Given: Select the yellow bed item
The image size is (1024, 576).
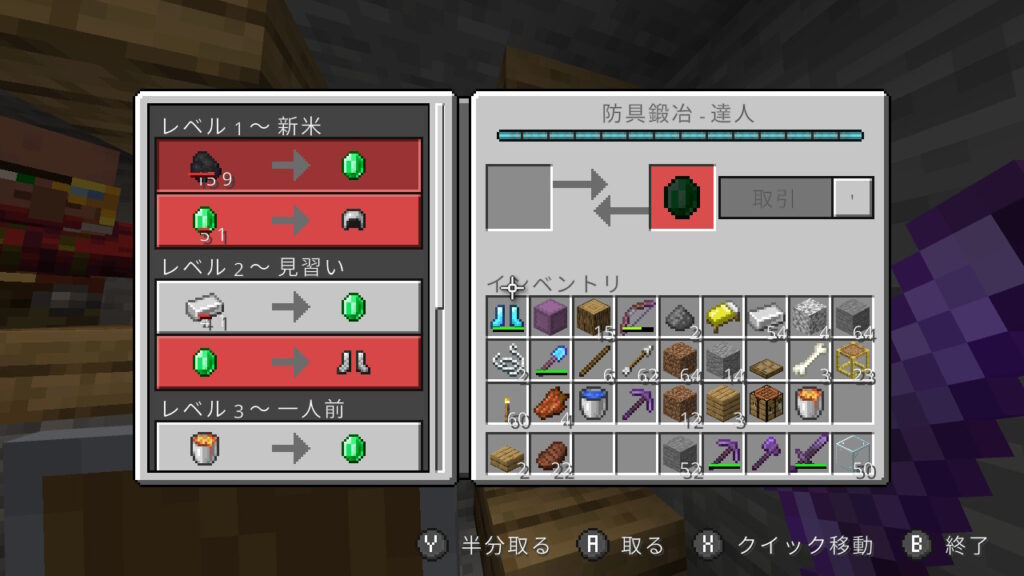Looking at the screenshot, I should (x=724, y=317).
